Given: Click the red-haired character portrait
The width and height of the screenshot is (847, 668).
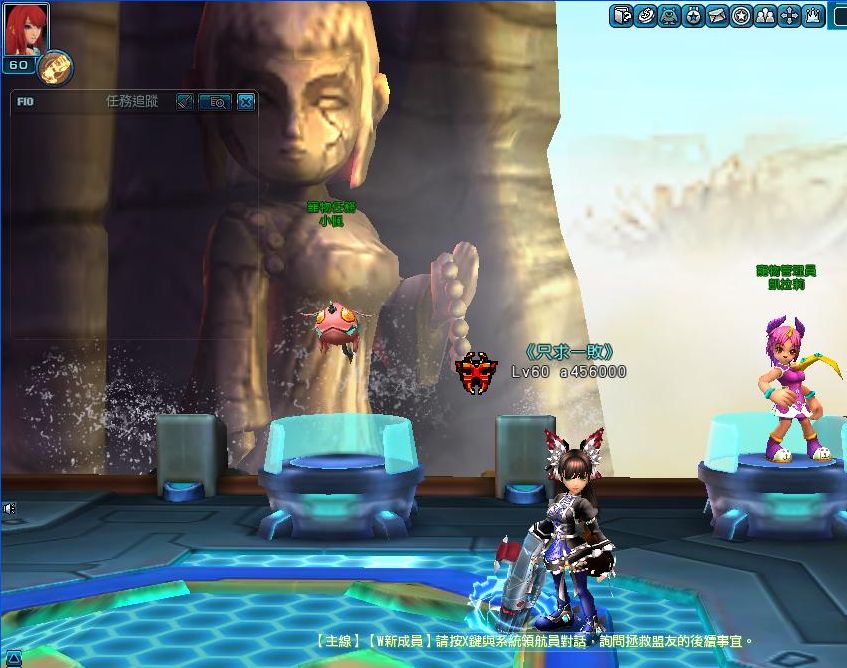Looking at the screenshot, I should coord(26,29).
